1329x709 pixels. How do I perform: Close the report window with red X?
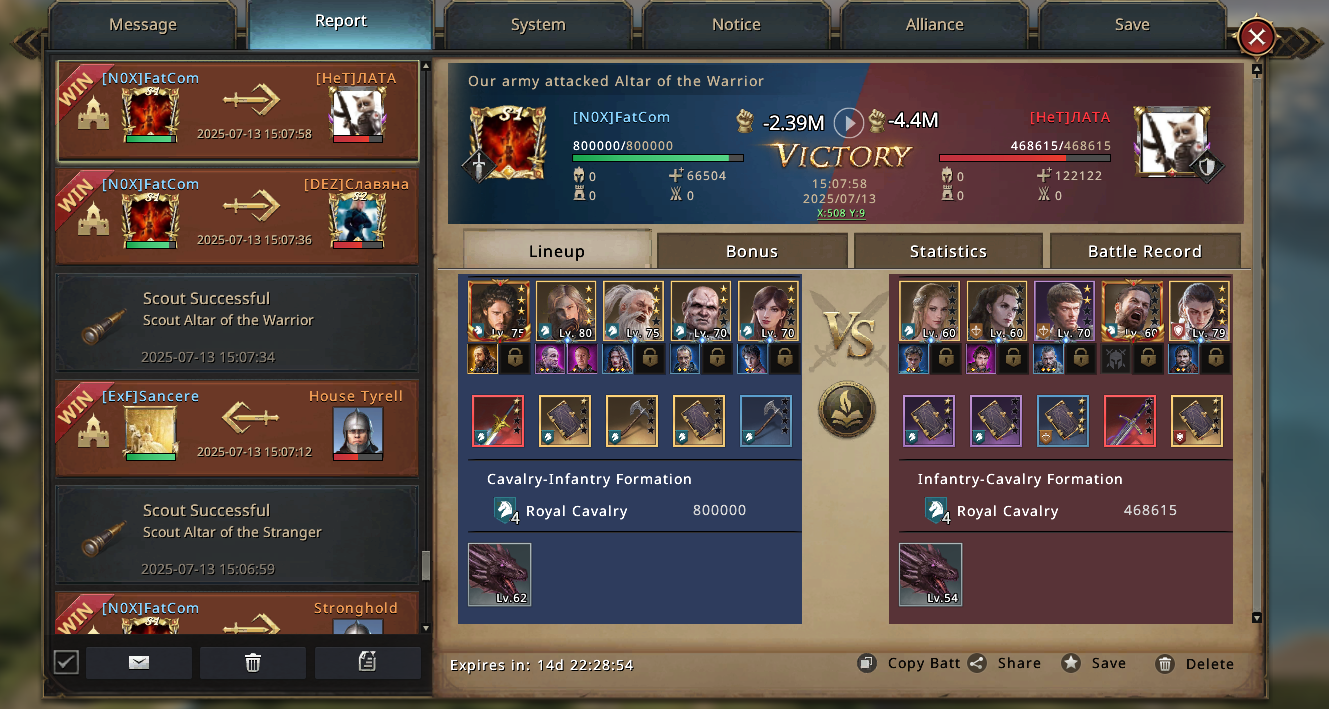point(1256,38)
